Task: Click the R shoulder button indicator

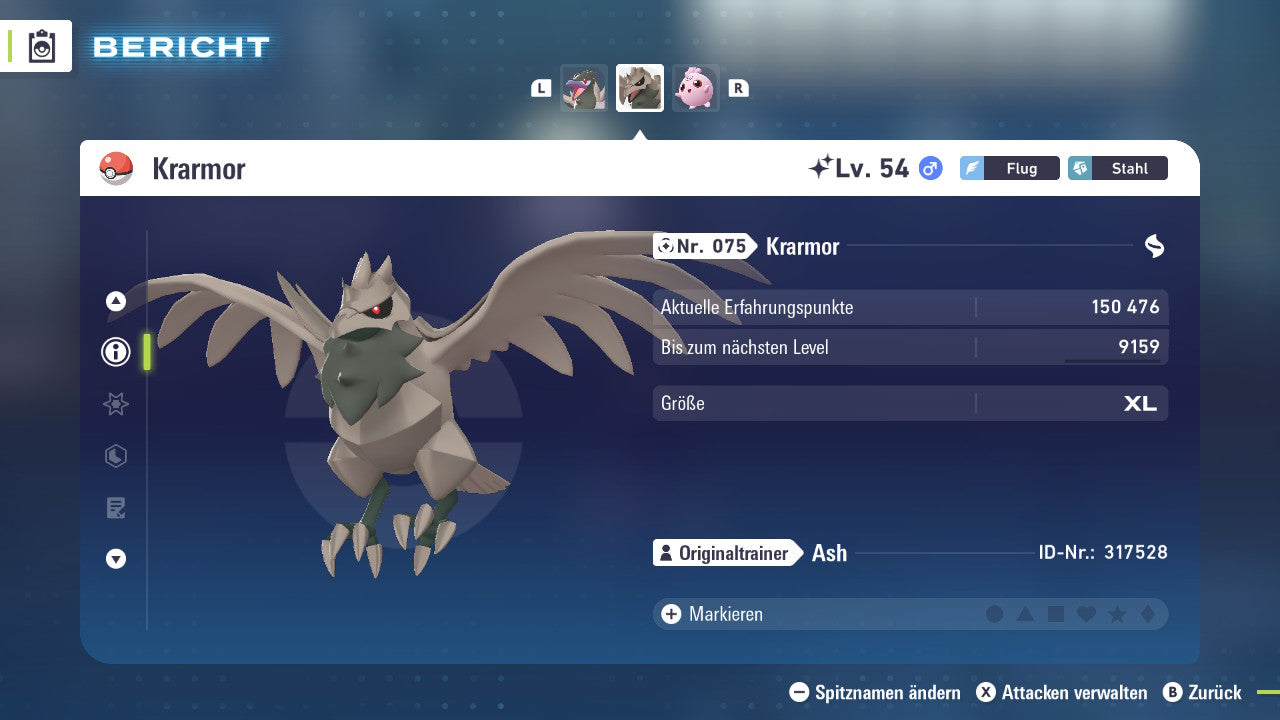Action: pos(738,87)
